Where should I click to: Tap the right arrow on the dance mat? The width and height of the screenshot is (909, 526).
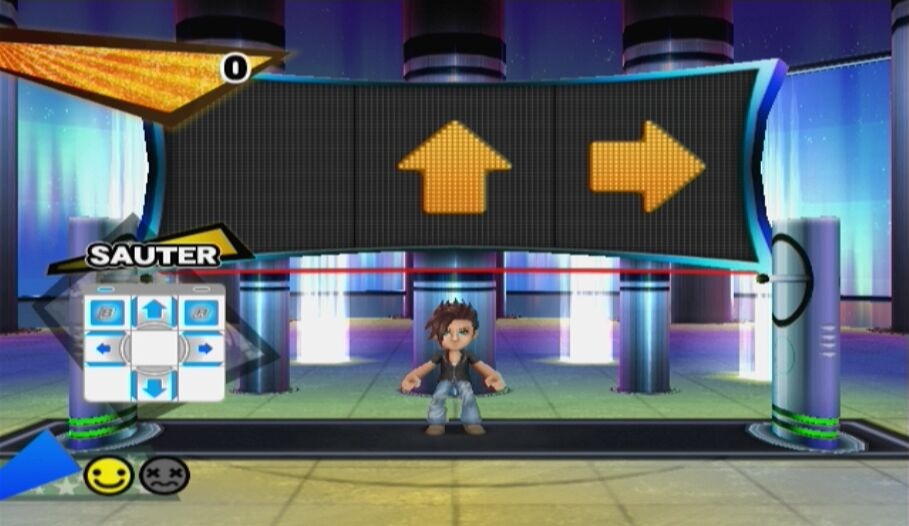pyautogui.click(x=204, y=349)
